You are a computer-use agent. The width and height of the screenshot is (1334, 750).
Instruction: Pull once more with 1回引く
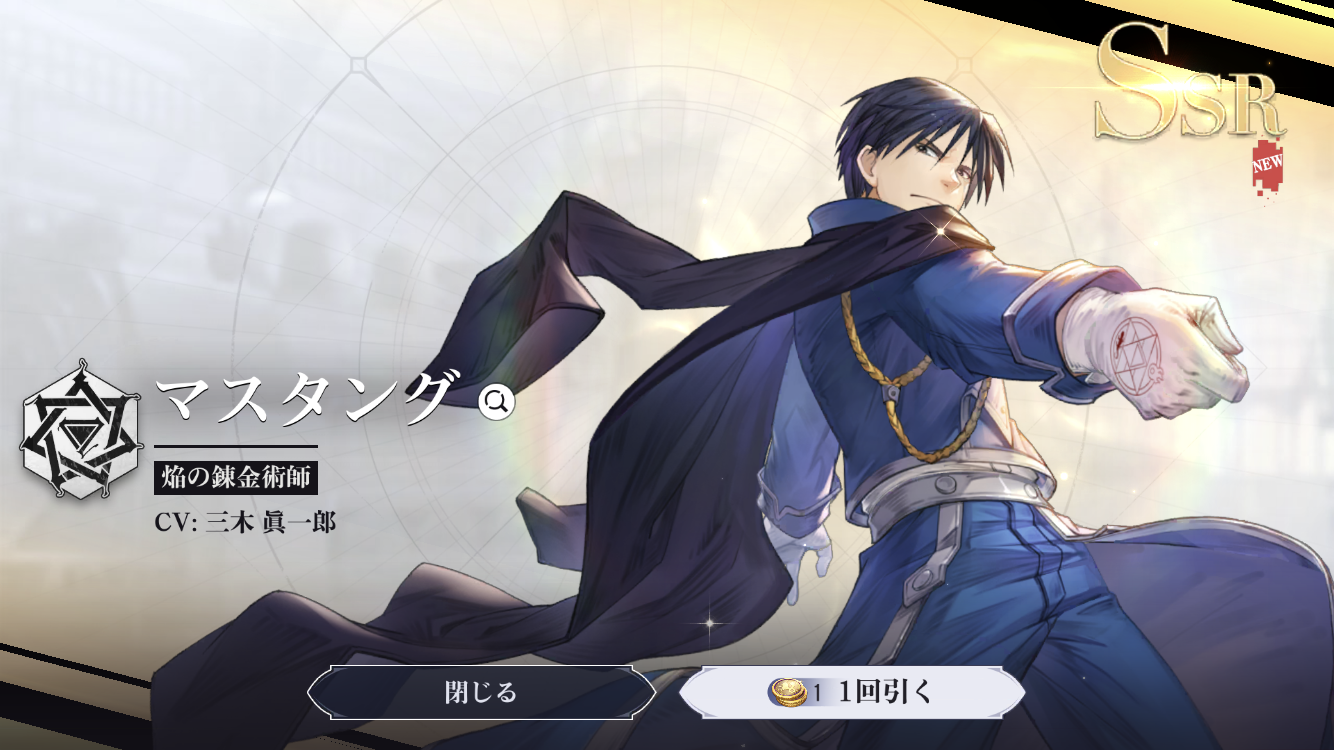click(x=852, y=692)
